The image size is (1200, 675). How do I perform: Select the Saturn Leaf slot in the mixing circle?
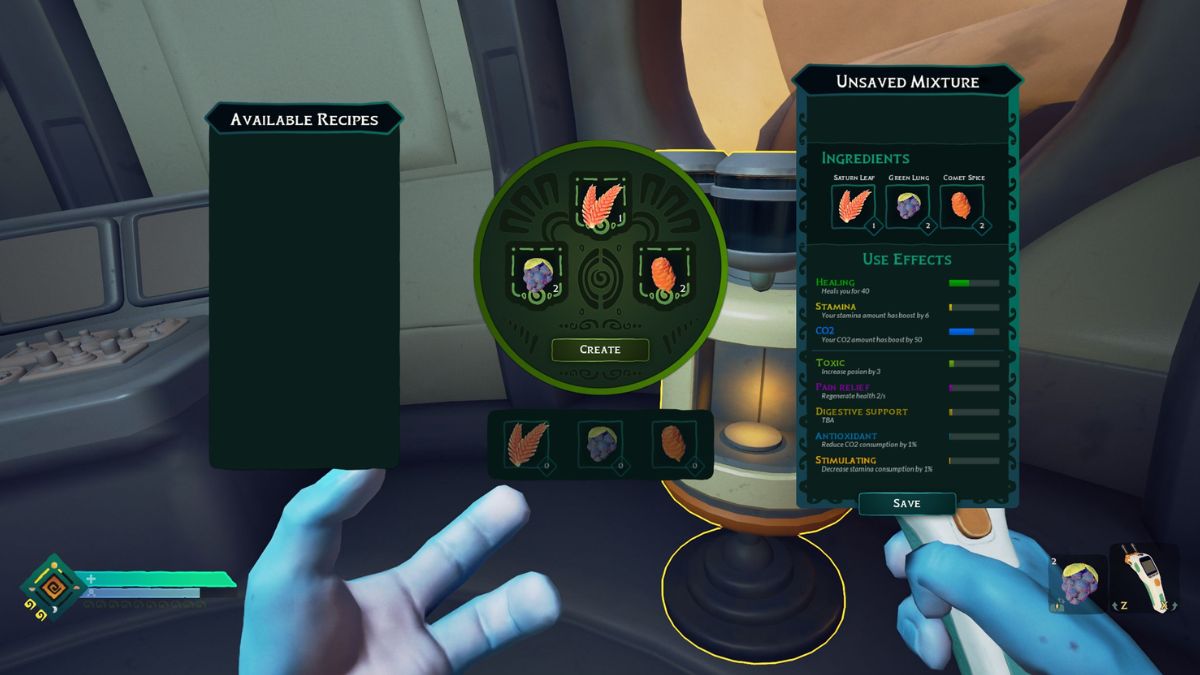point(600,204)
